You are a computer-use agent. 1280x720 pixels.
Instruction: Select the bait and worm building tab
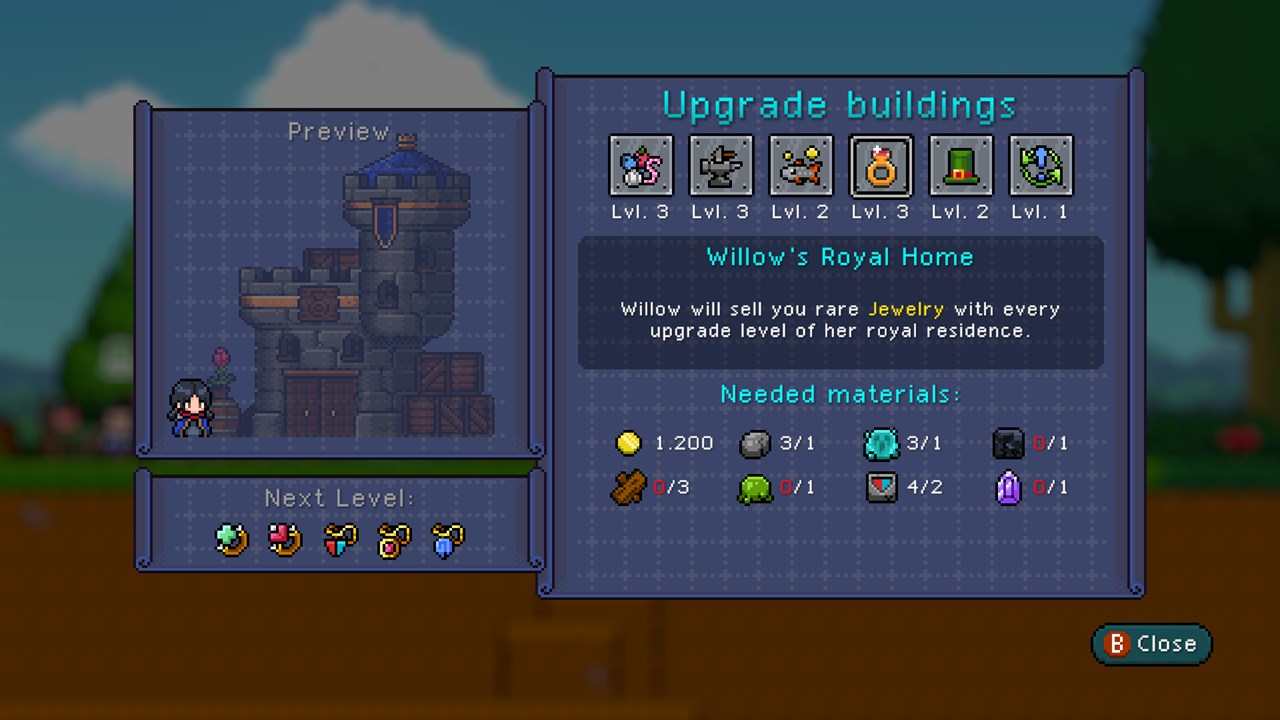pyautogui.click(x=641, y=166)
